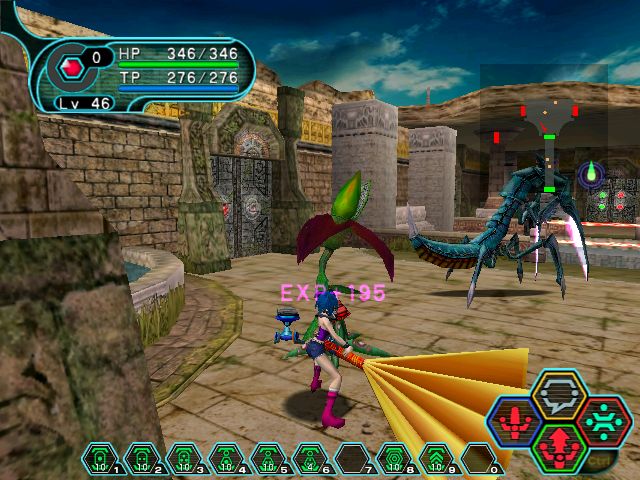
Task: Select quick-bar slot number 1
Action: click(x=100, y=460)
